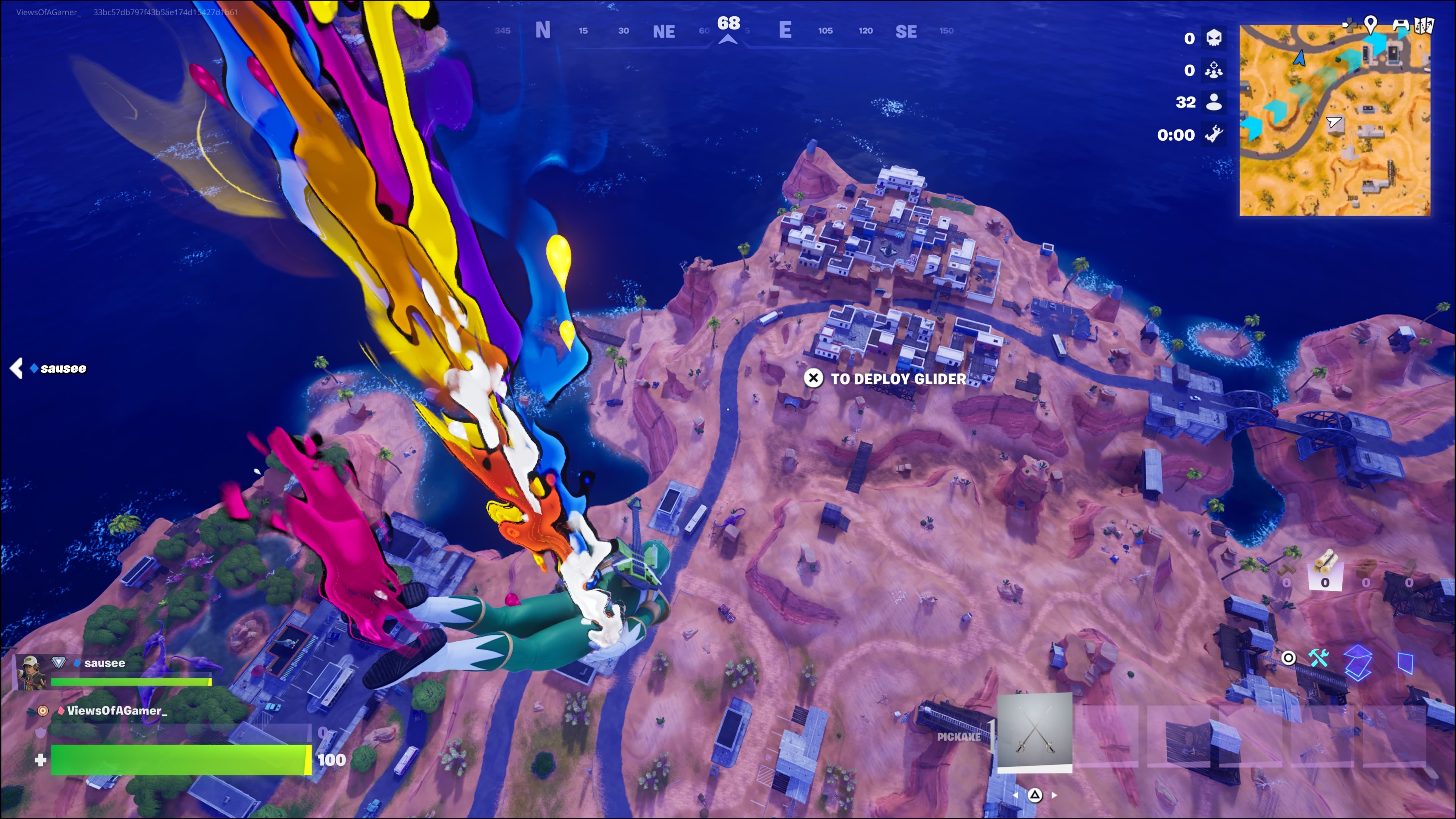Viewport: 1456px width, 819px height.
Task: Select the Pickaxe hotbar slot
Action: point(1034,731)
